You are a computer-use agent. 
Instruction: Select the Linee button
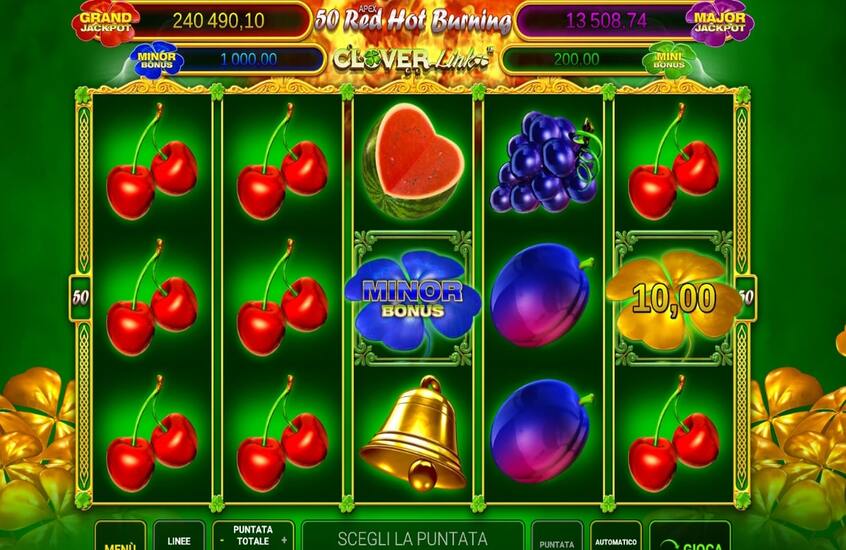click(179, 538)
